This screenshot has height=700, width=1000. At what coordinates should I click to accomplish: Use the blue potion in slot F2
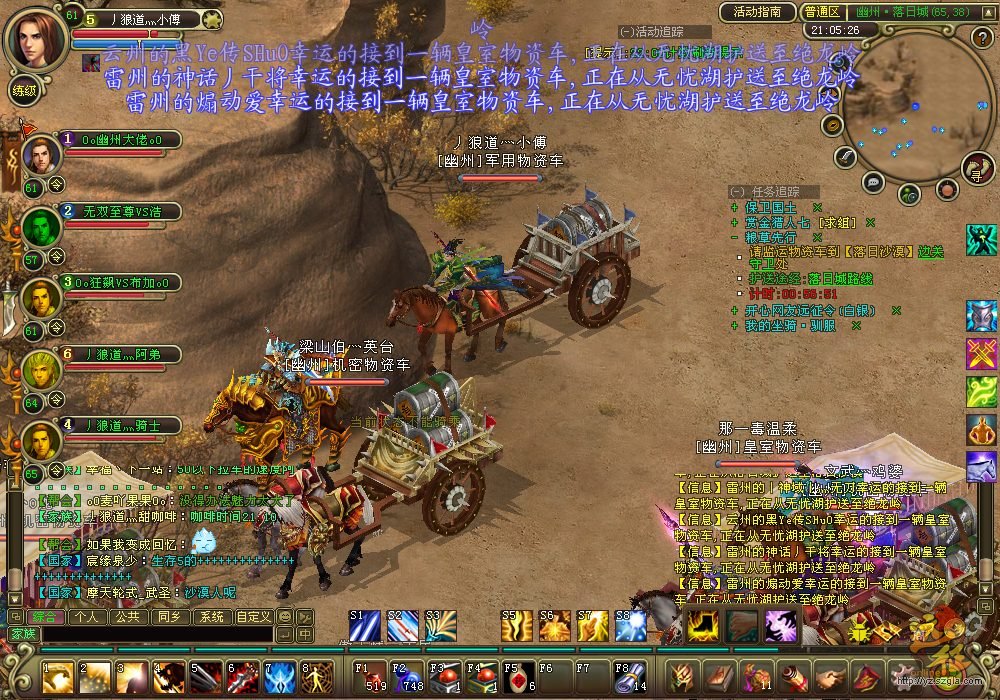click(407, 677)
